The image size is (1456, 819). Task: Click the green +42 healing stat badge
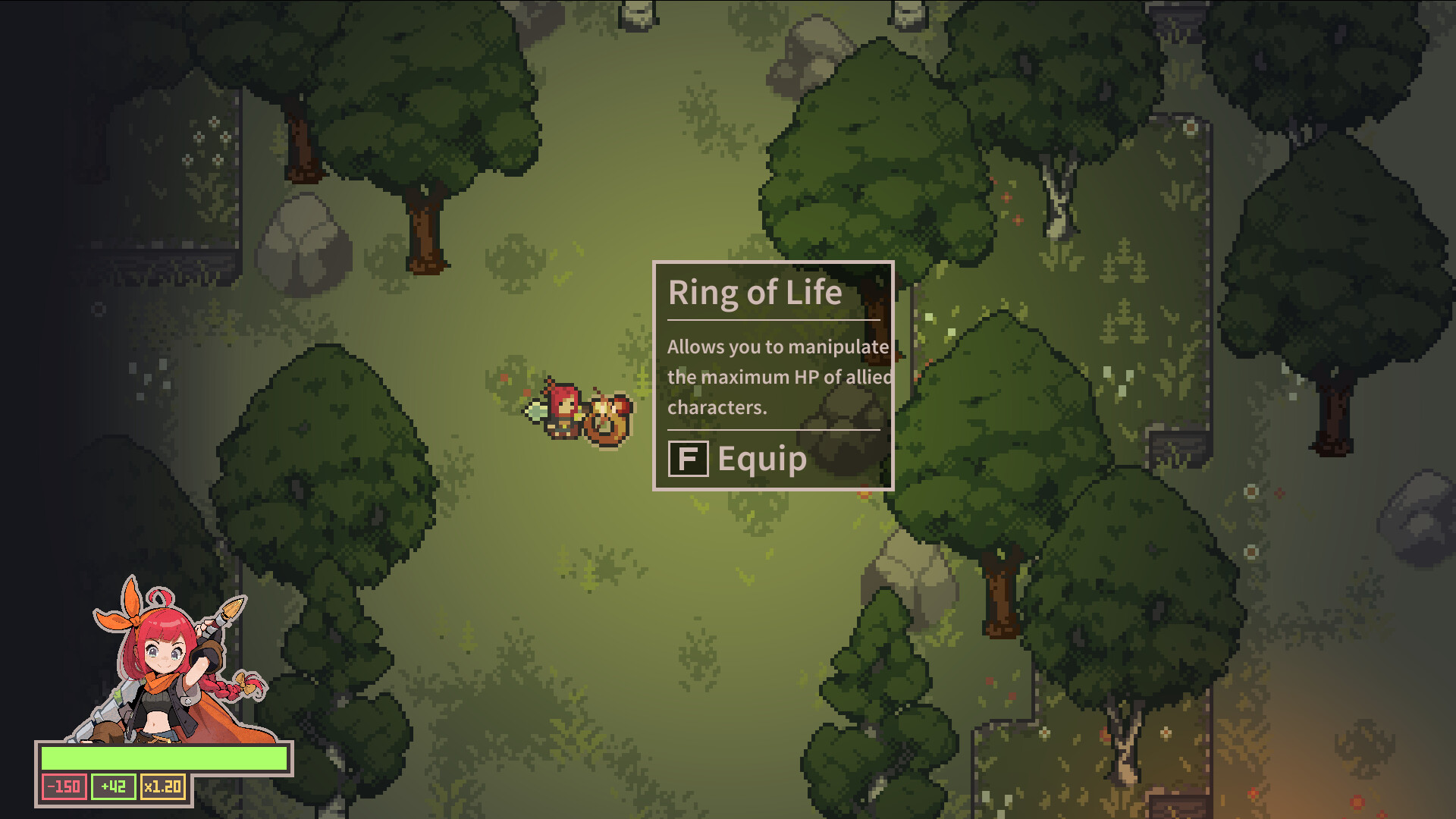click(x=112, y=786)
